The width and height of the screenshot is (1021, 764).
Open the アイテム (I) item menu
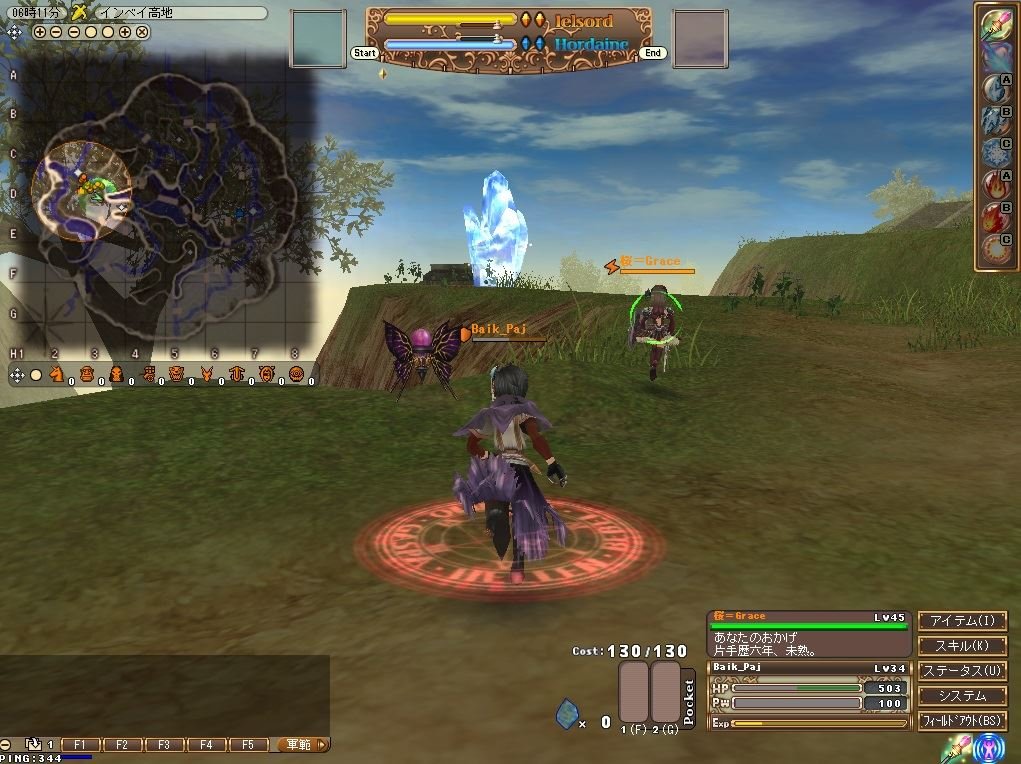[x=962, y=622]
